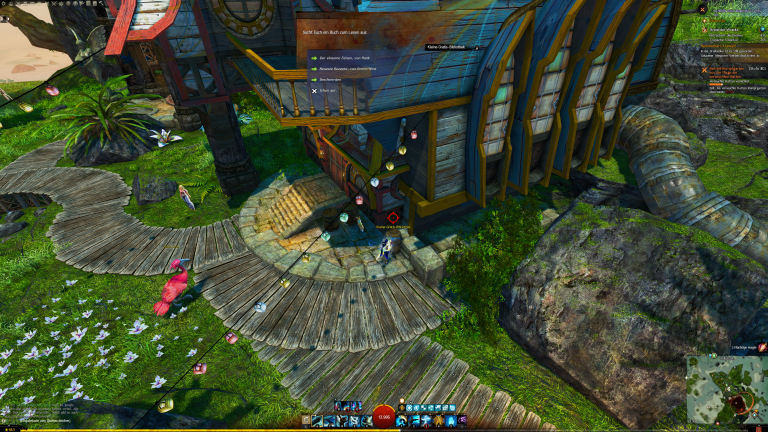768x432 pixels.
Task: Use the healing skill right of health orb
Action: click(x=401, y=421)
